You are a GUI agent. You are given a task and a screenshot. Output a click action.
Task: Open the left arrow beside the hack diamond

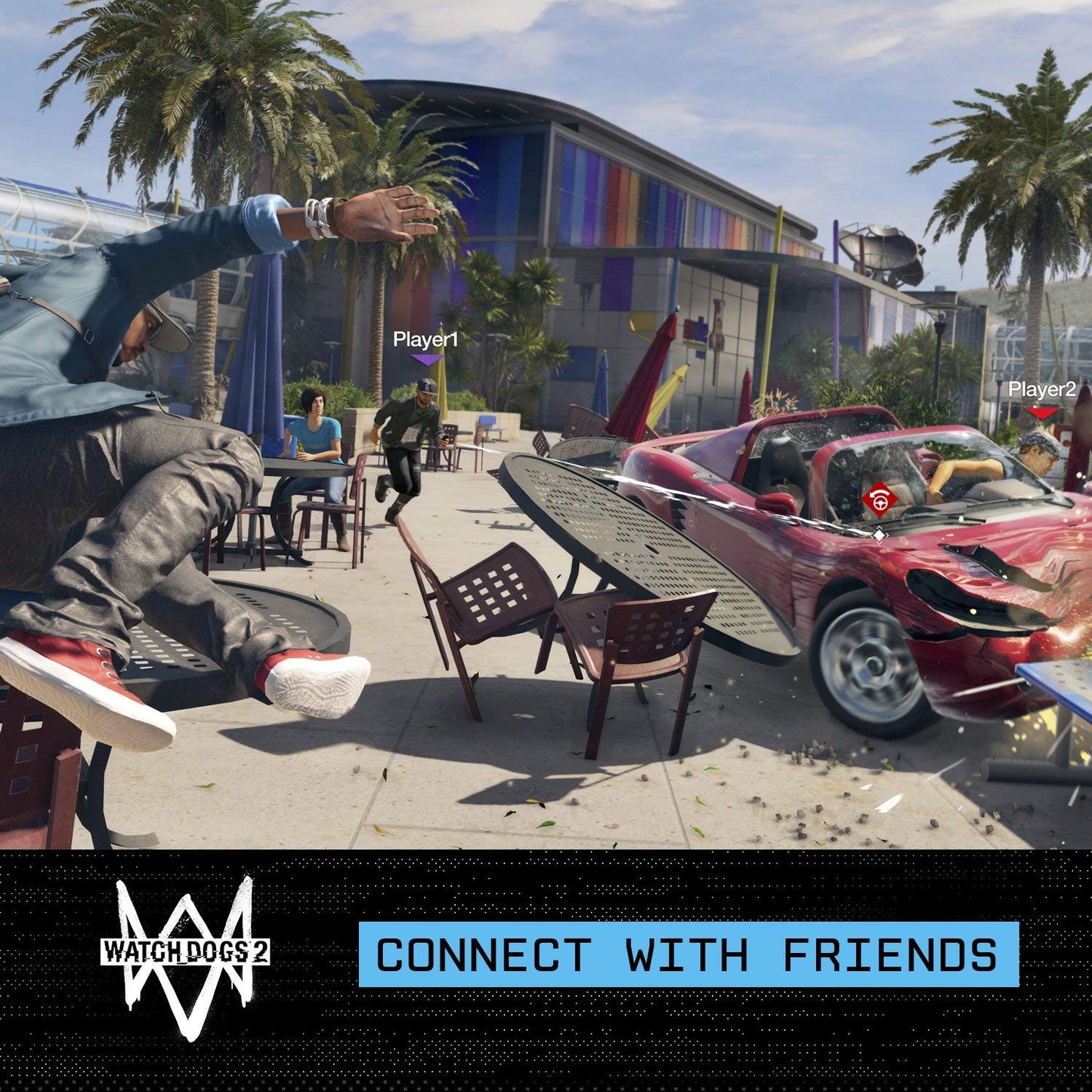pyautogui.click(x=871, y=535)
